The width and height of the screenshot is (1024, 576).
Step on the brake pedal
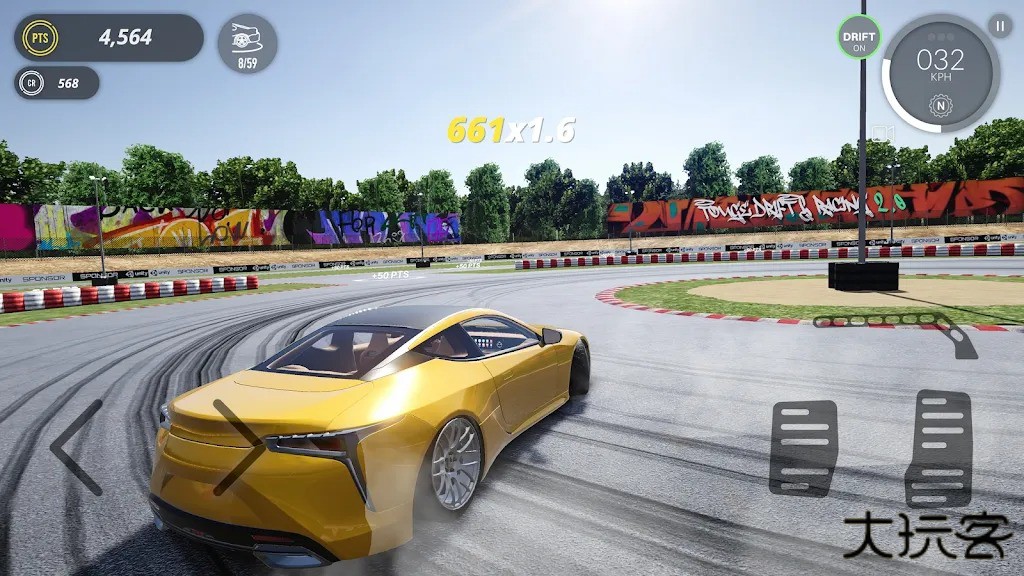(x=803, y=447)
